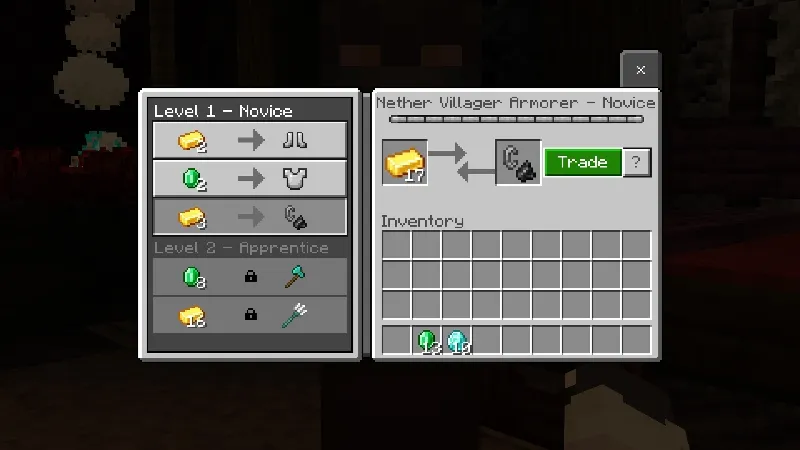Open the question mark help button
This screenshot has height=450, width=800.
(x=637, y=163)
